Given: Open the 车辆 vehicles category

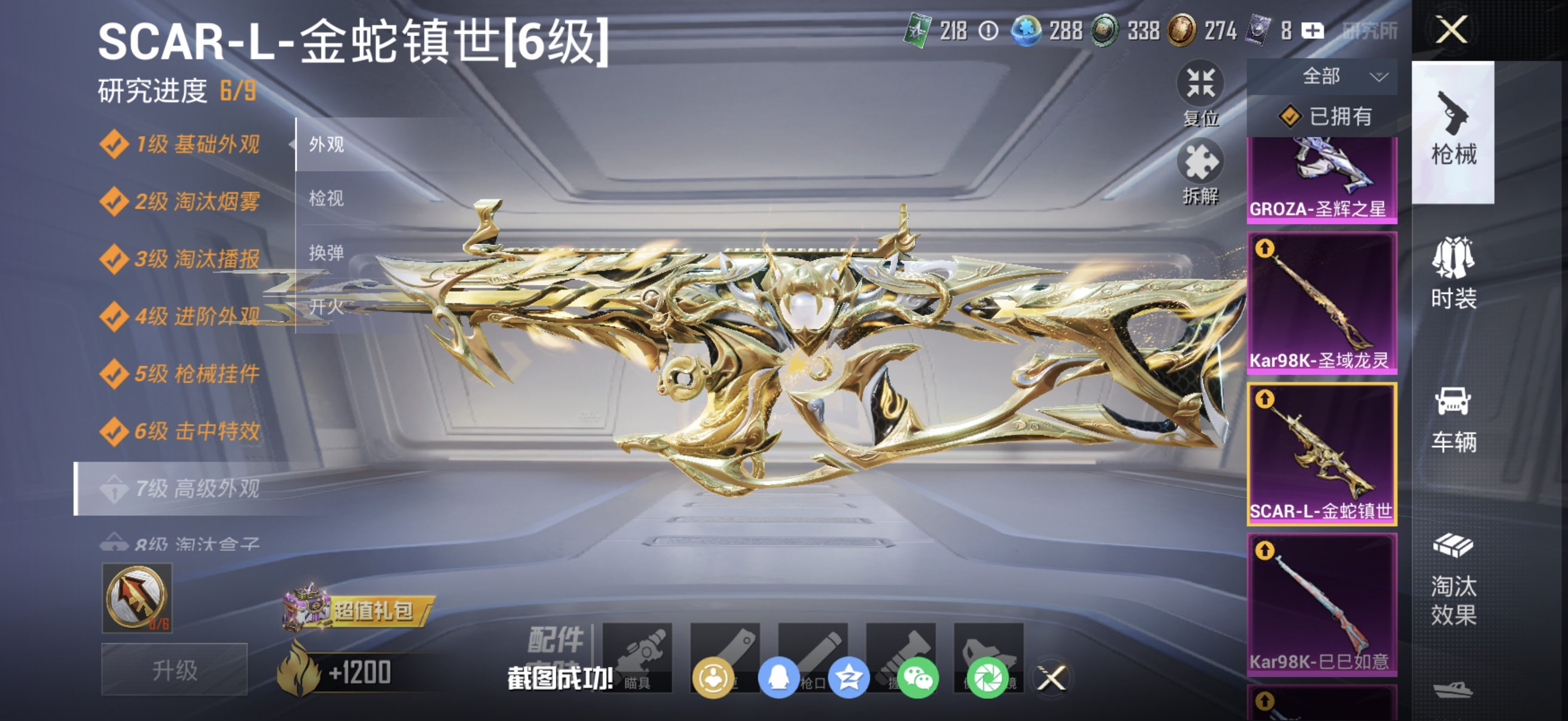Looking at the screenshot, I should (x=1455, y=420).
